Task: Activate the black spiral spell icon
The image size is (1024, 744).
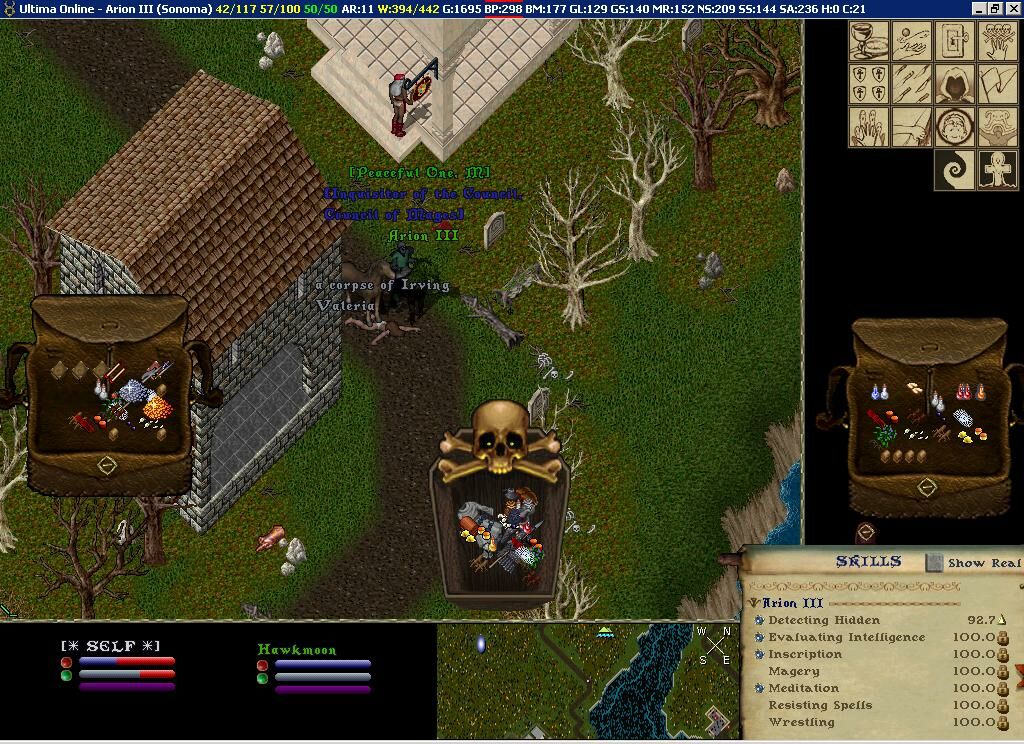Action: [x=954, y=170]
